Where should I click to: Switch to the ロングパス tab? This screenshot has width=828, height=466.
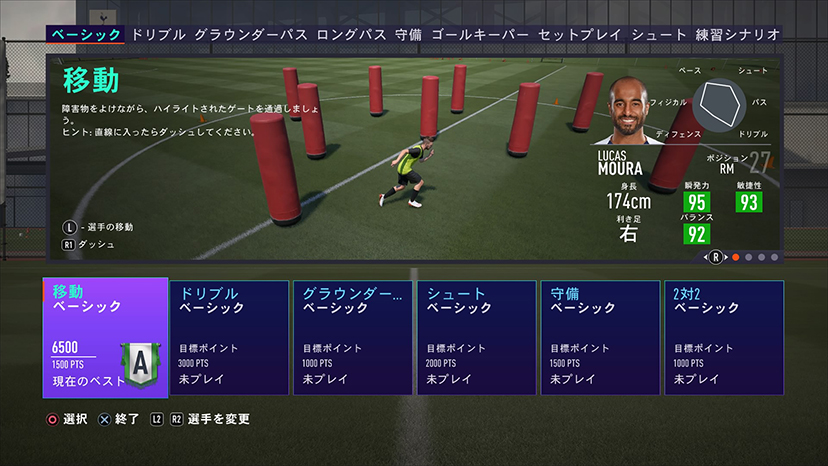click(x=350, y=34)
